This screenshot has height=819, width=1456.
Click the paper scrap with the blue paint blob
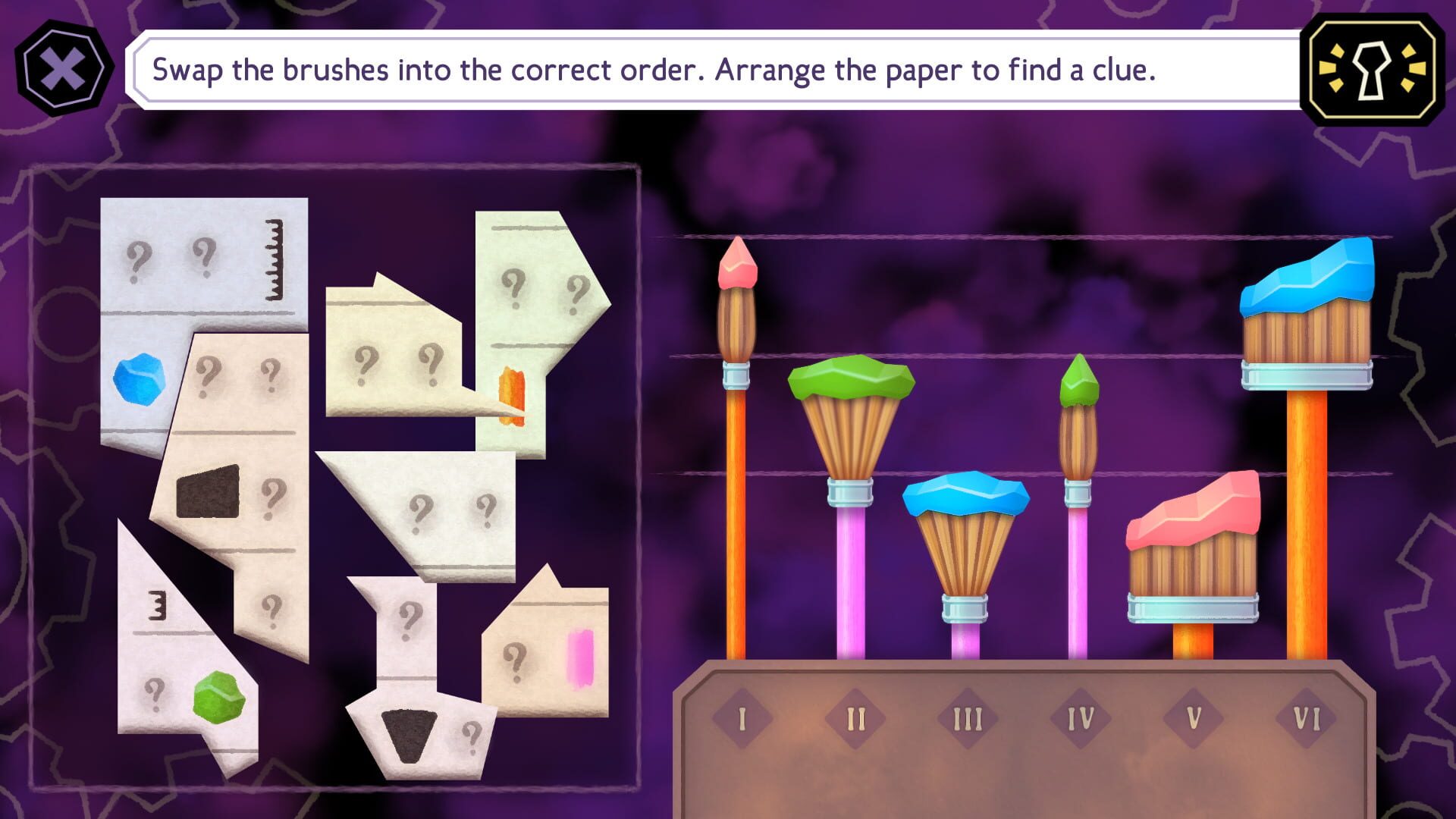140,379
